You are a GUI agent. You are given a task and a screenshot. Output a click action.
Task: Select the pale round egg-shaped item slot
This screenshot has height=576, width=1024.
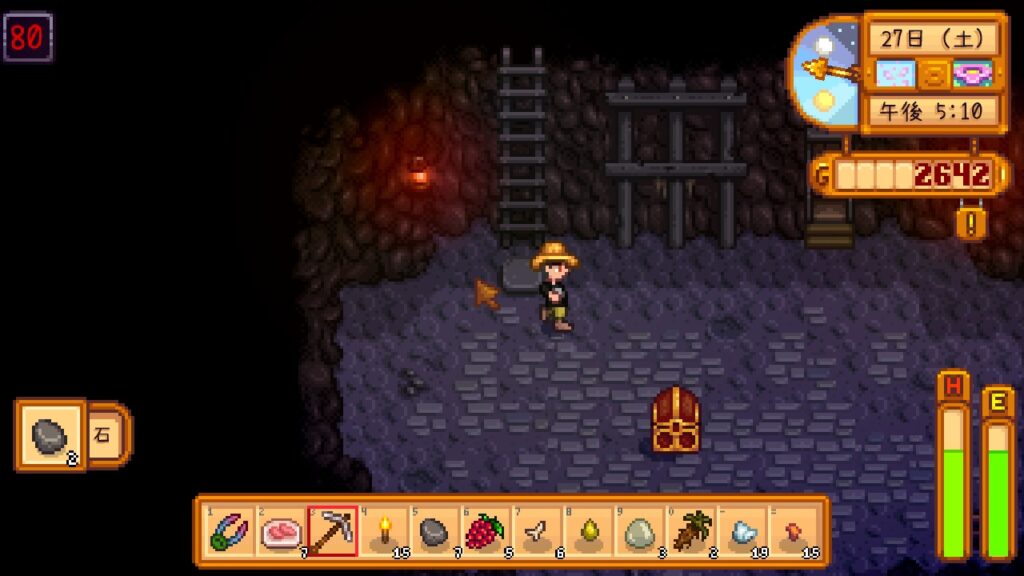(639, 531)
